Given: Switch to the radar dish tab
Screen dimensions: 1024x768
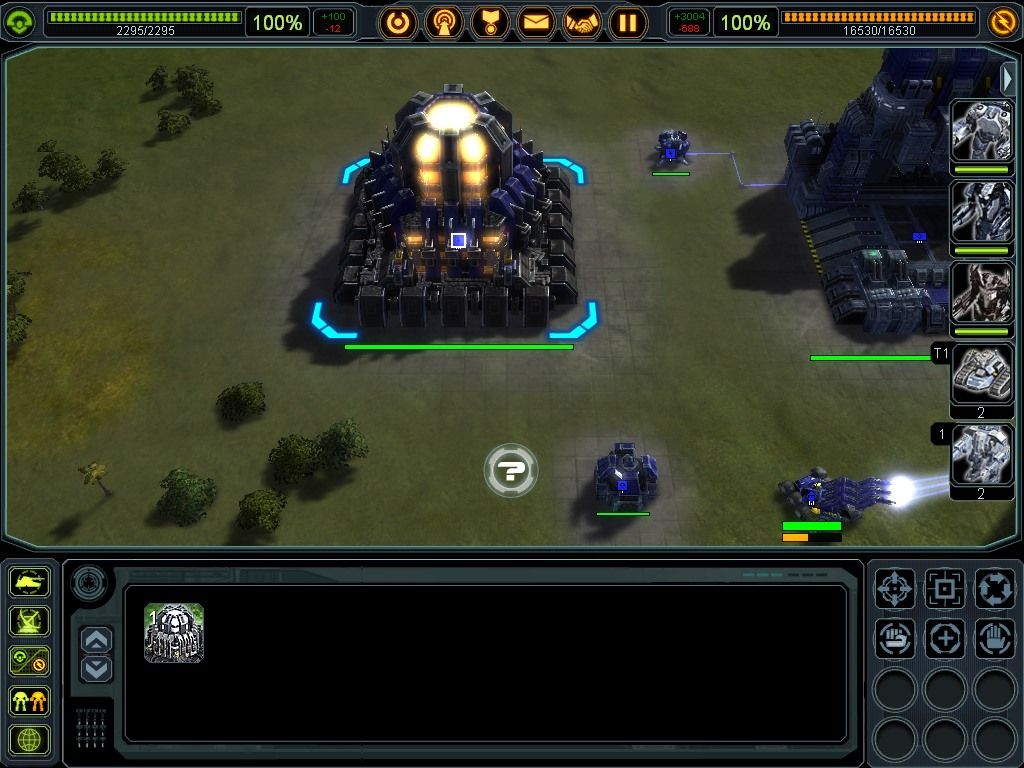Looking at the screenshot, I should coord(30,621).
